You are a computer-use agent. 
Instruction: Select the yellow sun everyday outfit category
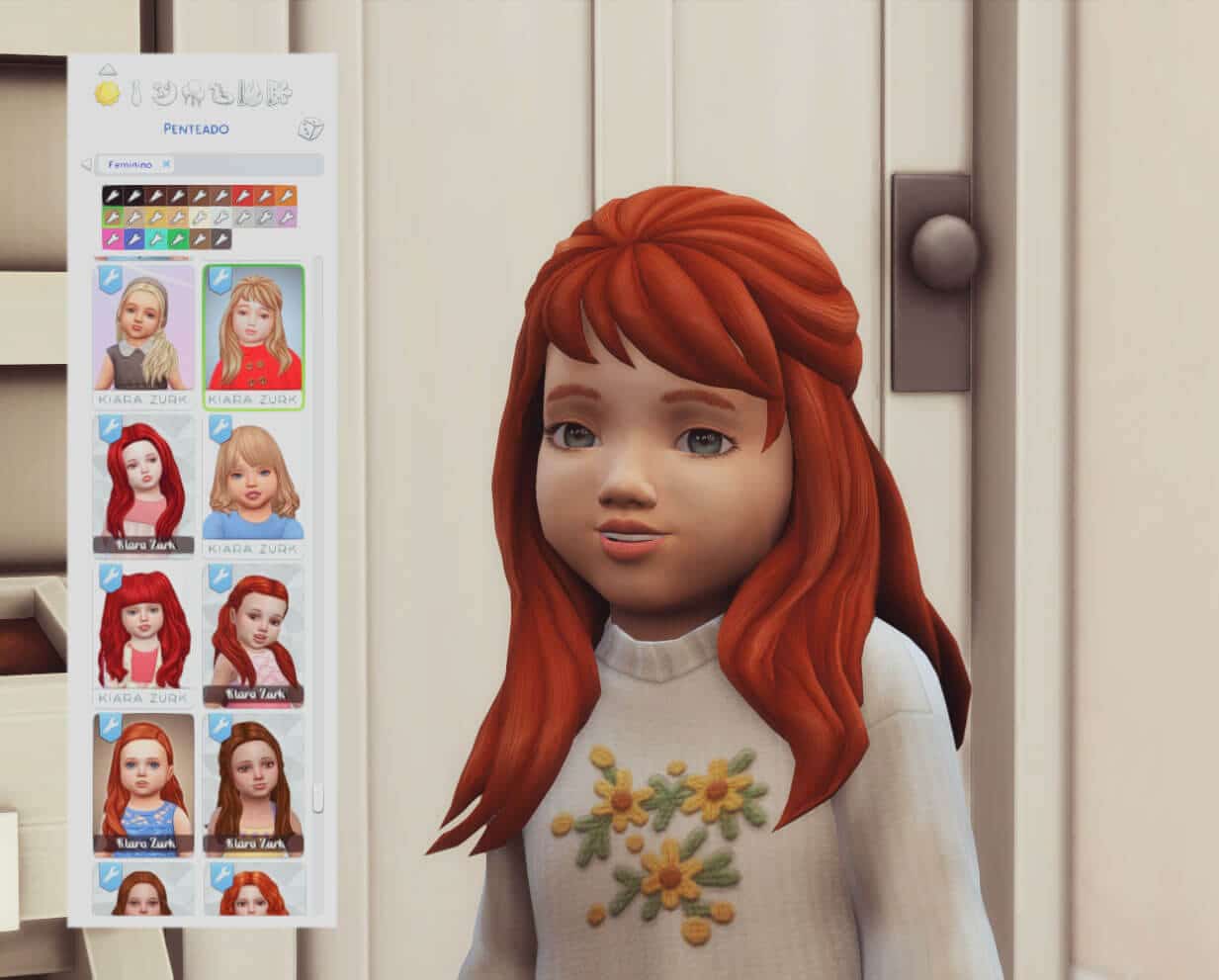coord(106,94)
